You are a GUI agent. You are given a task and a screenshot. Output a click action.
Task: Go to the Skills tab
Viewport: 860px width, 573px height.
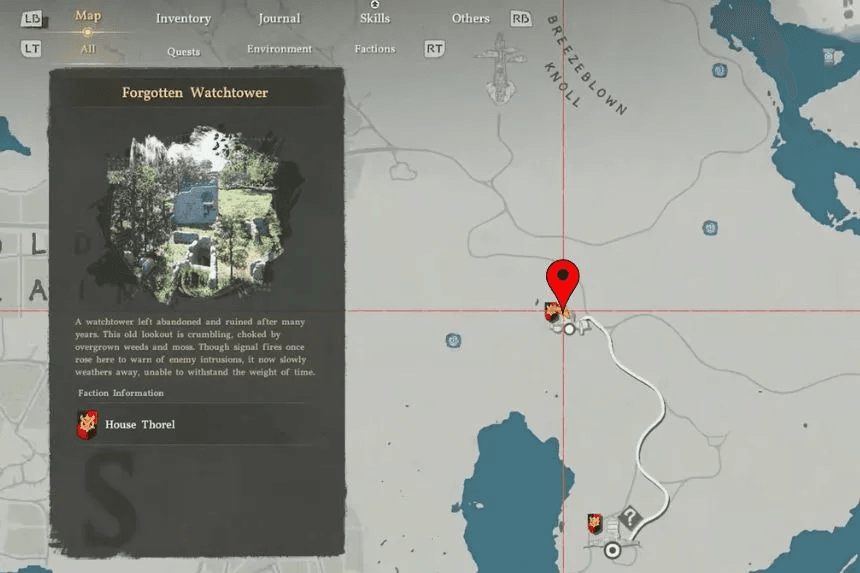point(375,19)
